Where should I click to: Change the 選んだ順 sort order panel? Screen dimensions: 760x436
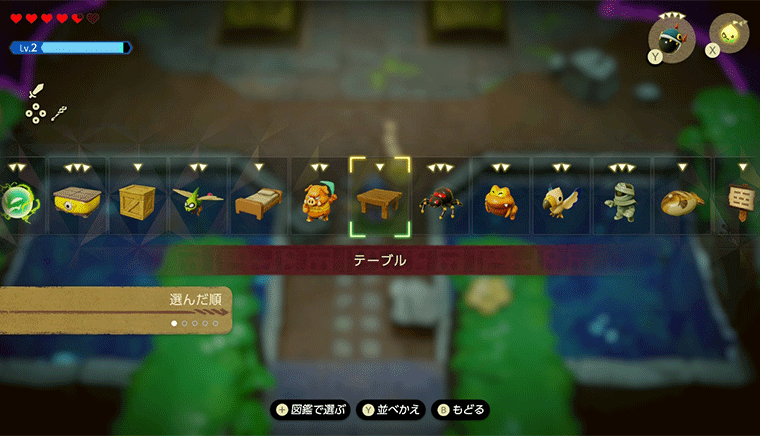pyautogui.click(x=115, y=309)
